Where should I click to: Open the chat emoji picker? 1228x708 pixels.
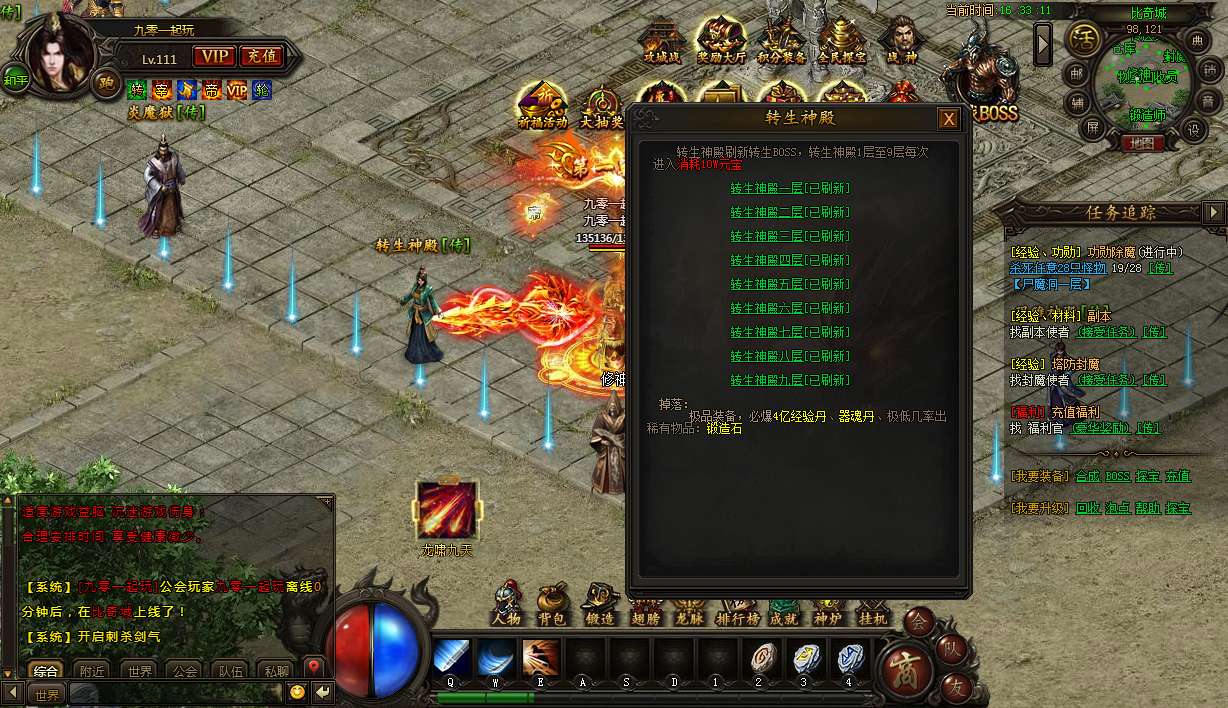click(297, 692)
